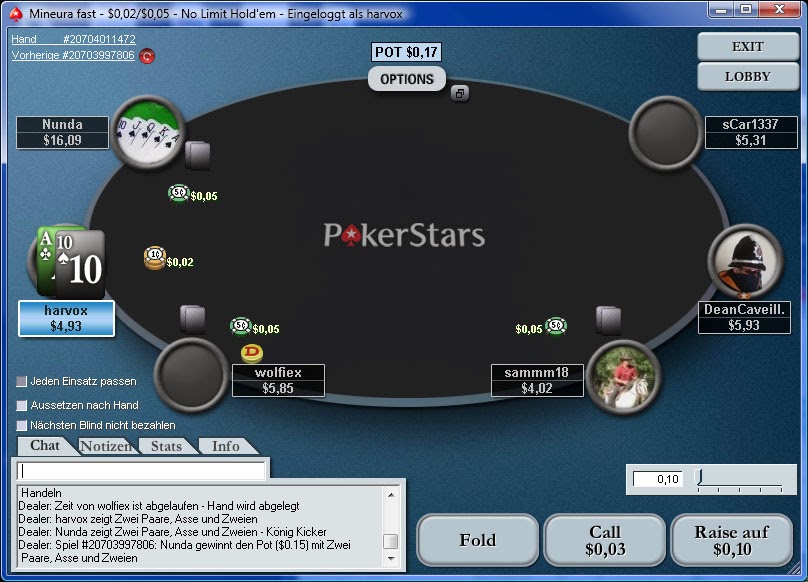Raise the bet to $0,10
The height and width of the screenshot is (582, 808).
tap(731, 540)
